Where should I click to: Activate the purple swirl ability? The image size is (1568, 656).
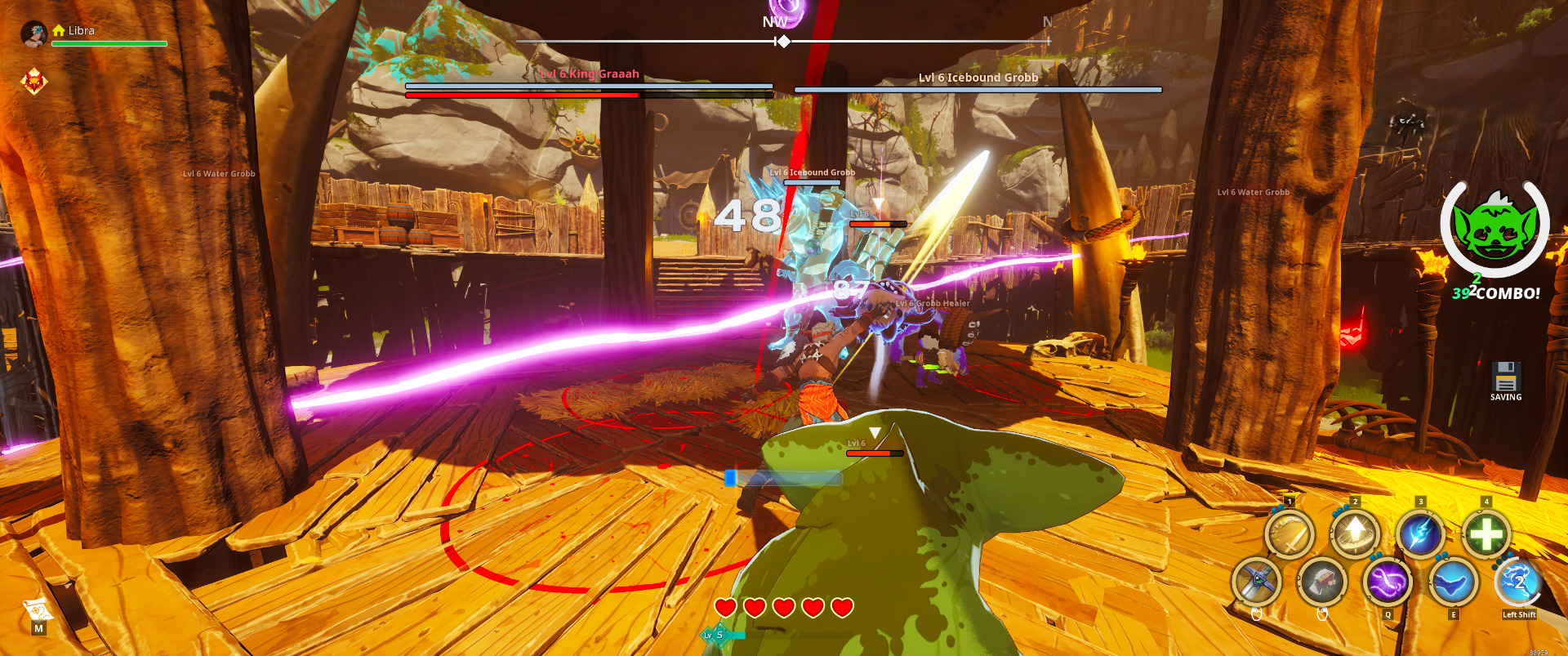point(1388,582)
